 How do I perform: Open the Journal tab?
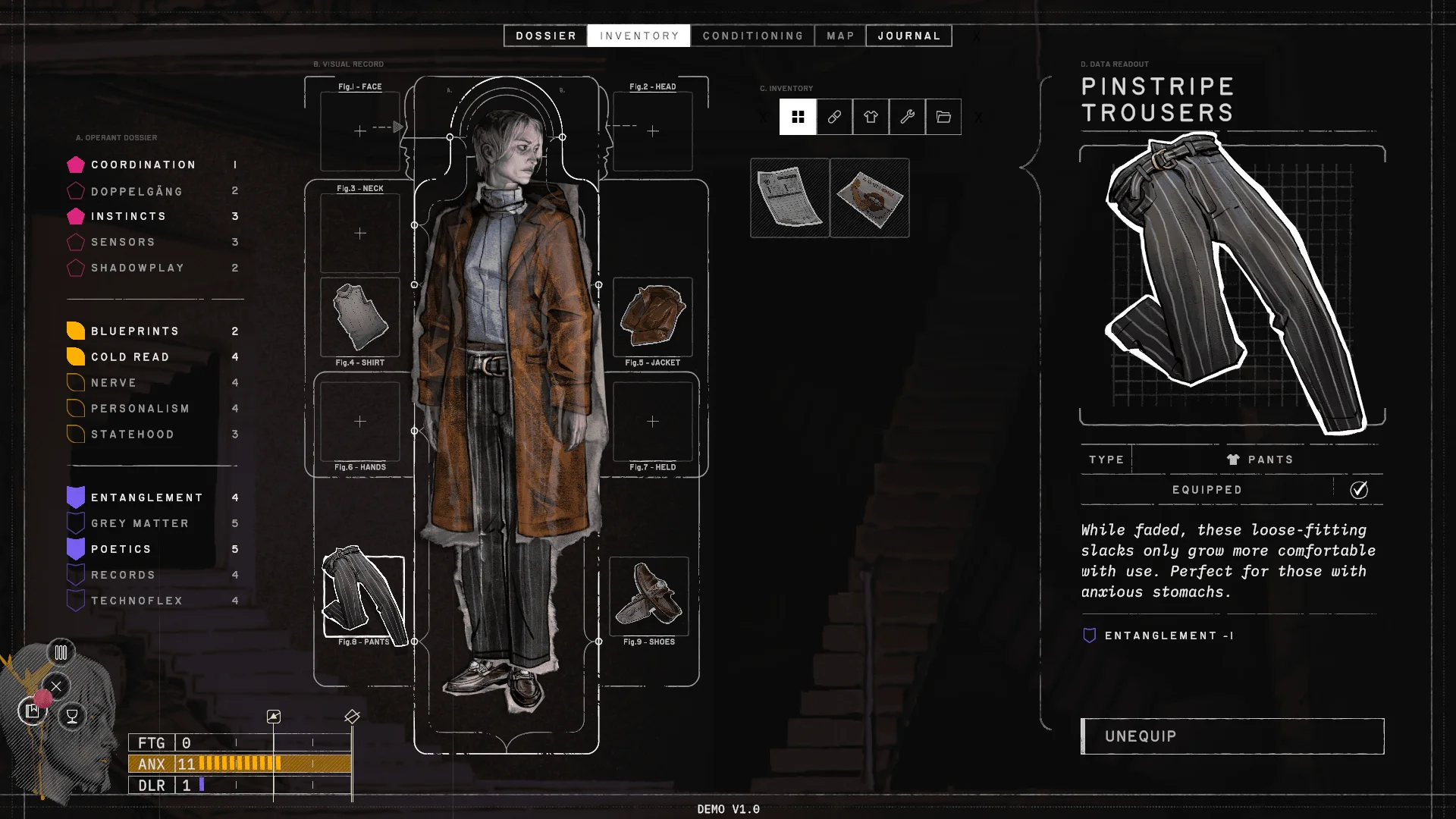click(x=908, y=36)
